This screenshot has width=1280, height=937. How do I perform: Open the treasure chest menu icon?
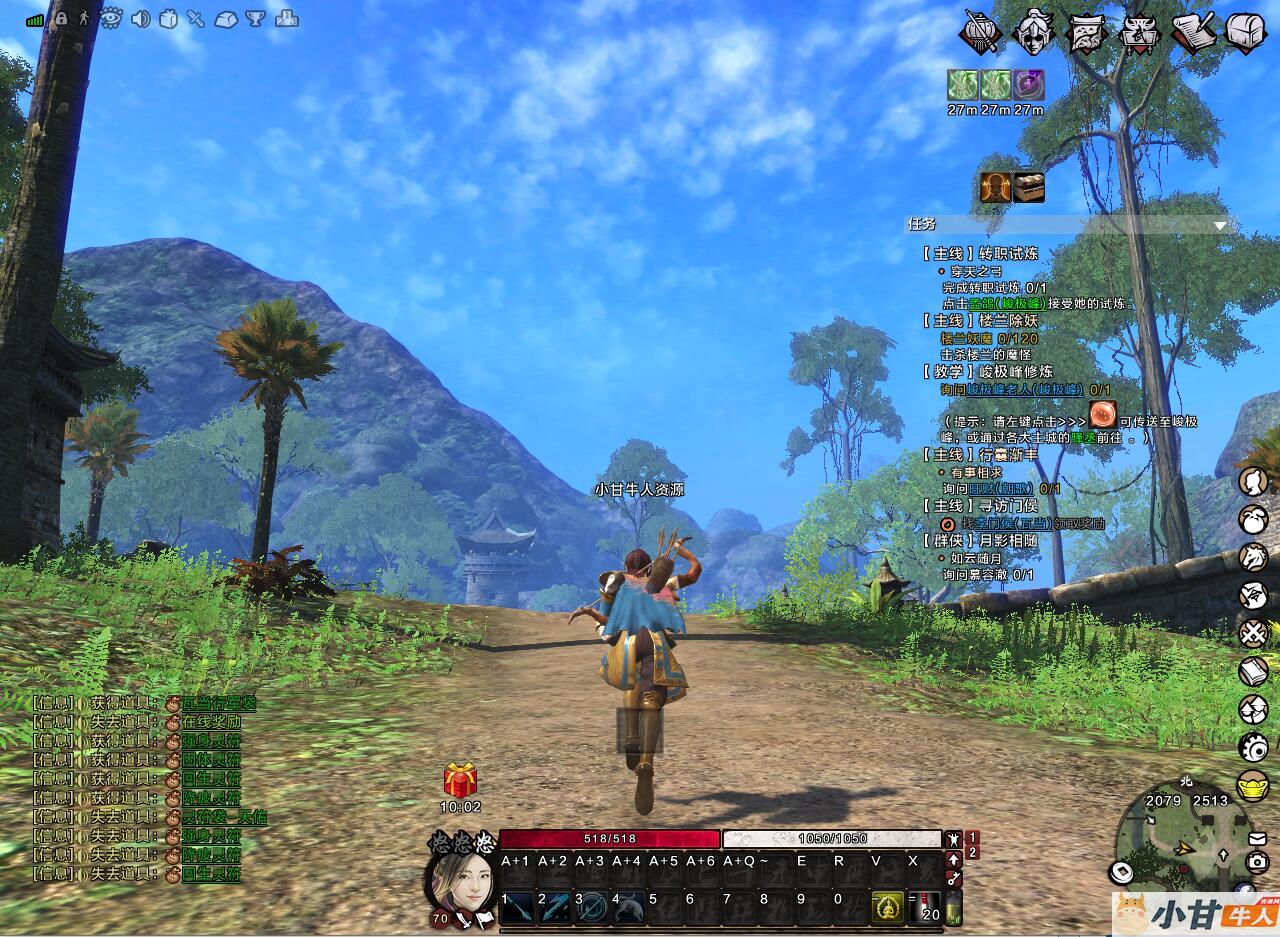pyautogui.click(x=1246, y=33)
